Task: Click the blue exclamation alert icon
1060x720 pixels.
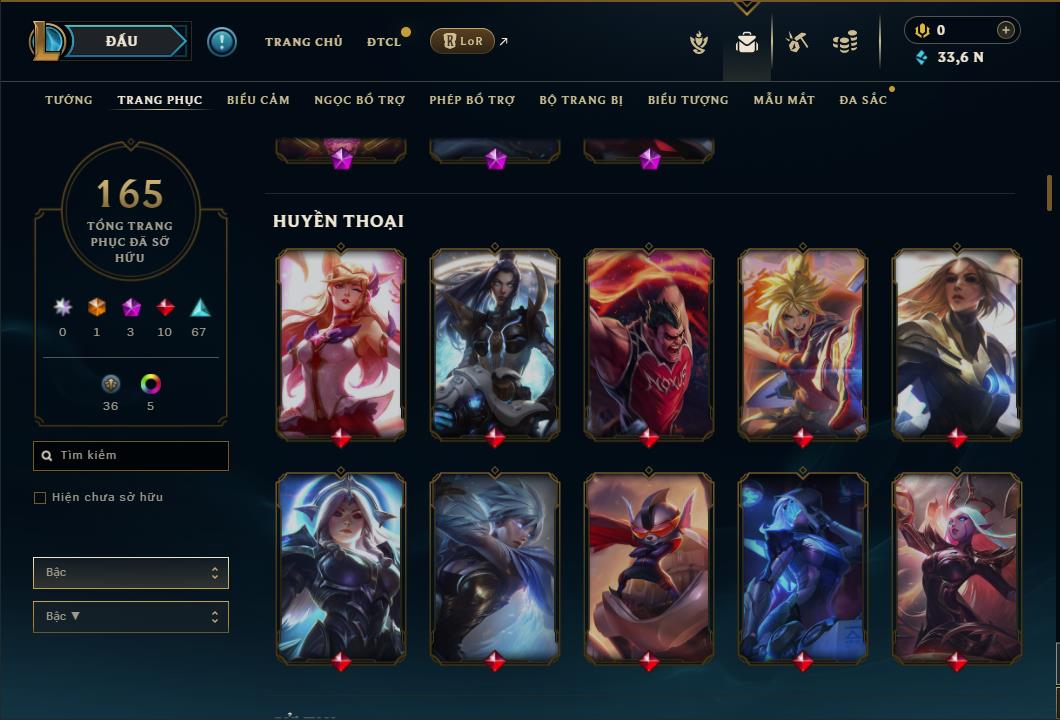Action: (222, 42)
